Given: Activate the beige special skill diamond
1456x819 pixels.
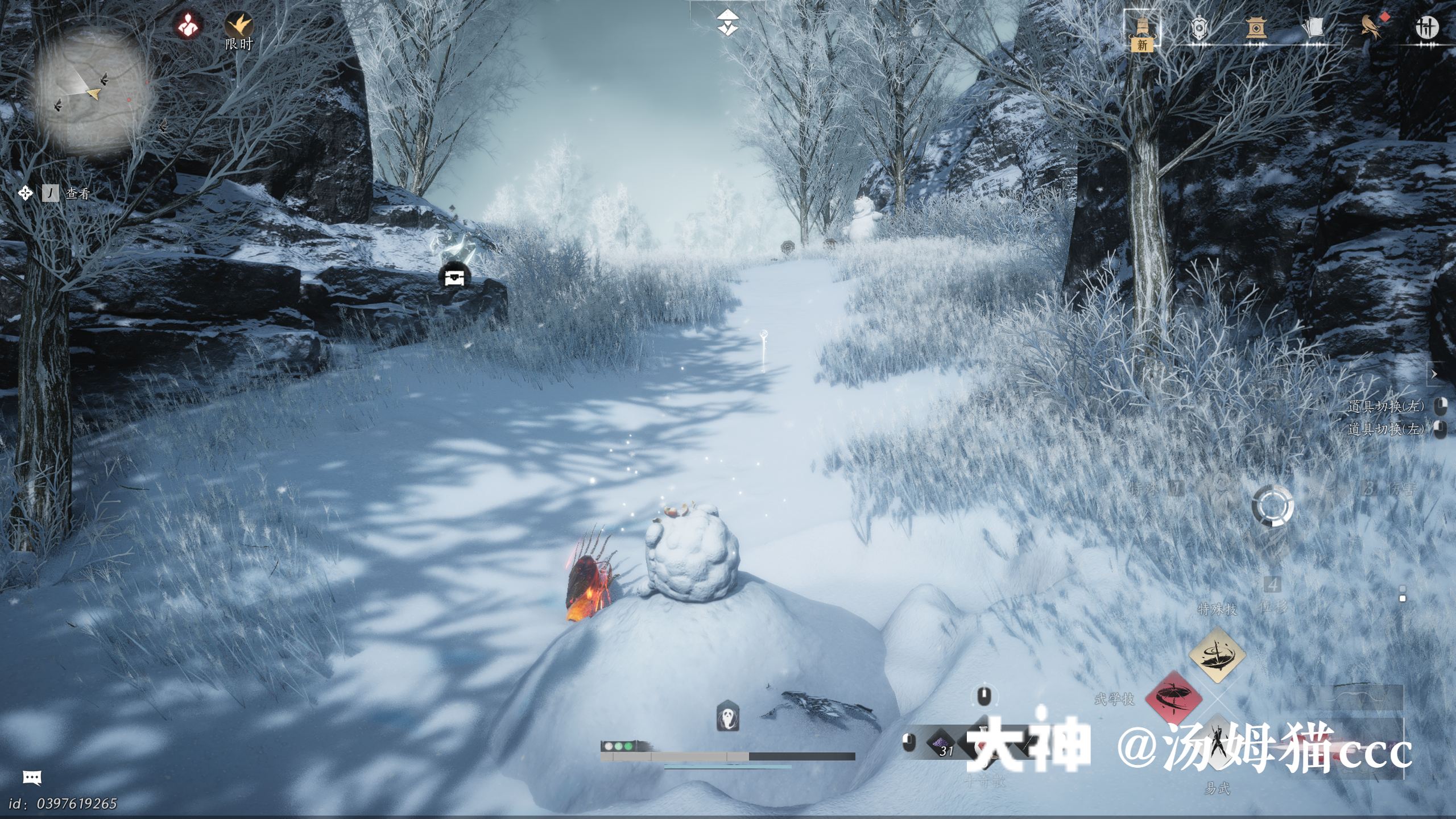Looking at the screenshot, I should pos(1217,655).
